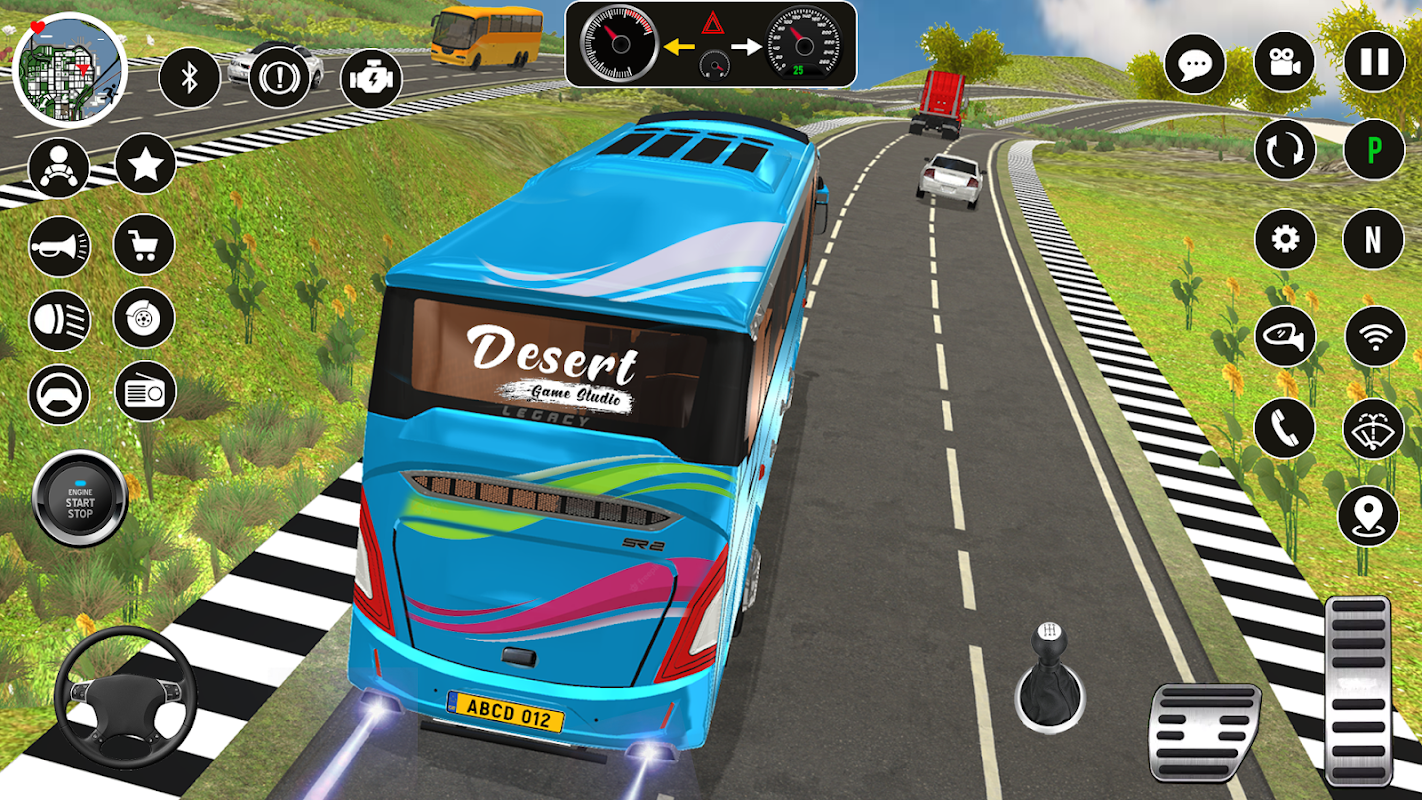Tap the engine warning icon

(x=371, y=79)
